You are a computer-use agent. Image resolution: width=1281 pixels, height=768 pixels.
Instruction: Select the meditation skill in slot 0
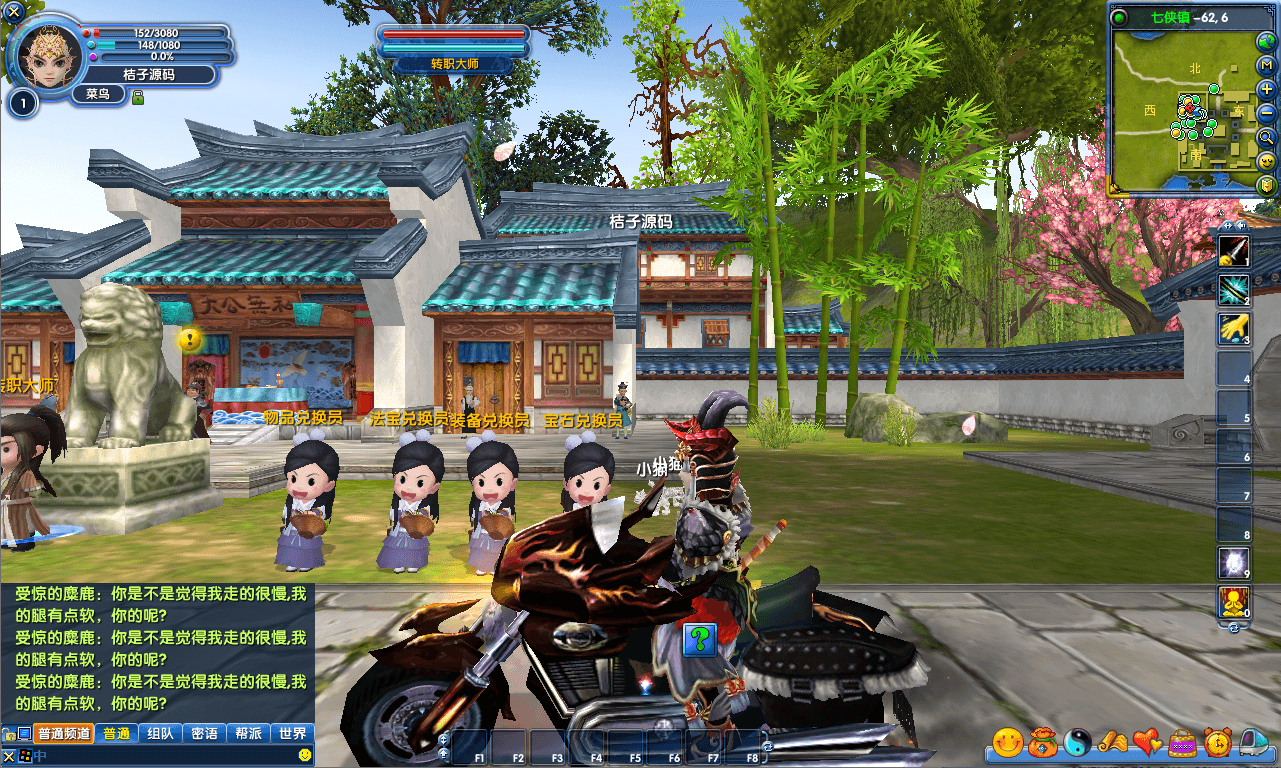click(1234, 603)
